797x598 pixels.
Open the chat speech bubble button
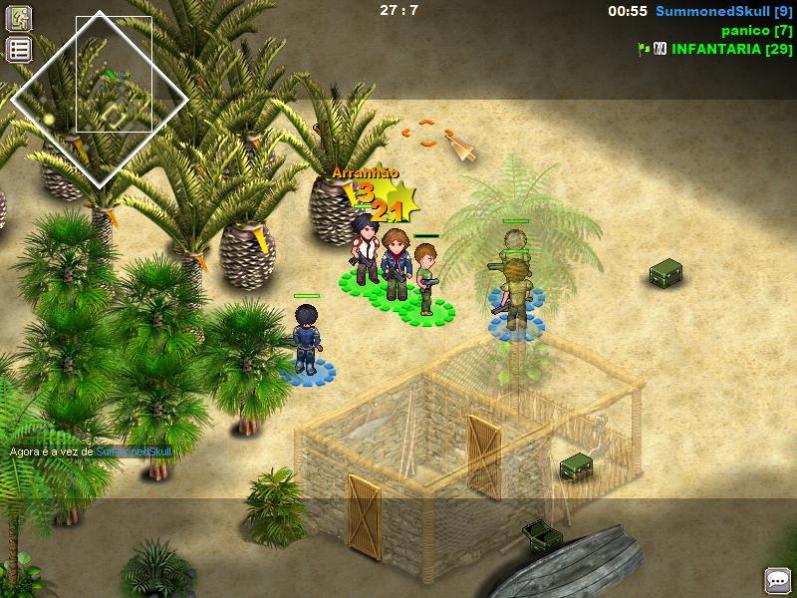click(x=777, y=580)
